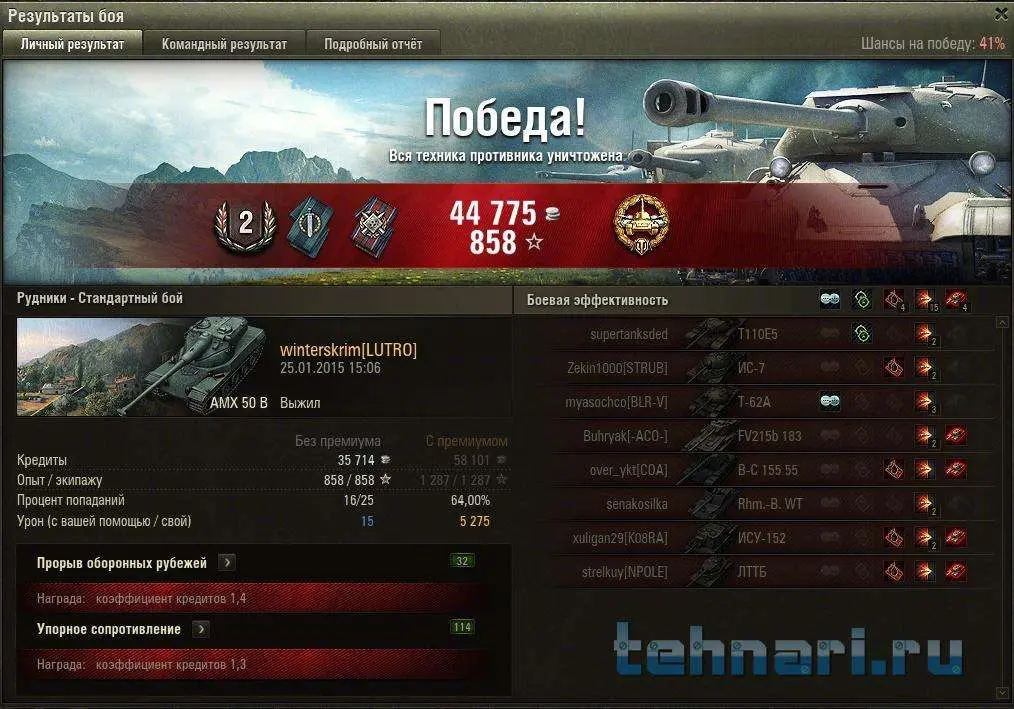1014x709 pixels.
Task: Click the gold tank medal icon
Action: 641,222
